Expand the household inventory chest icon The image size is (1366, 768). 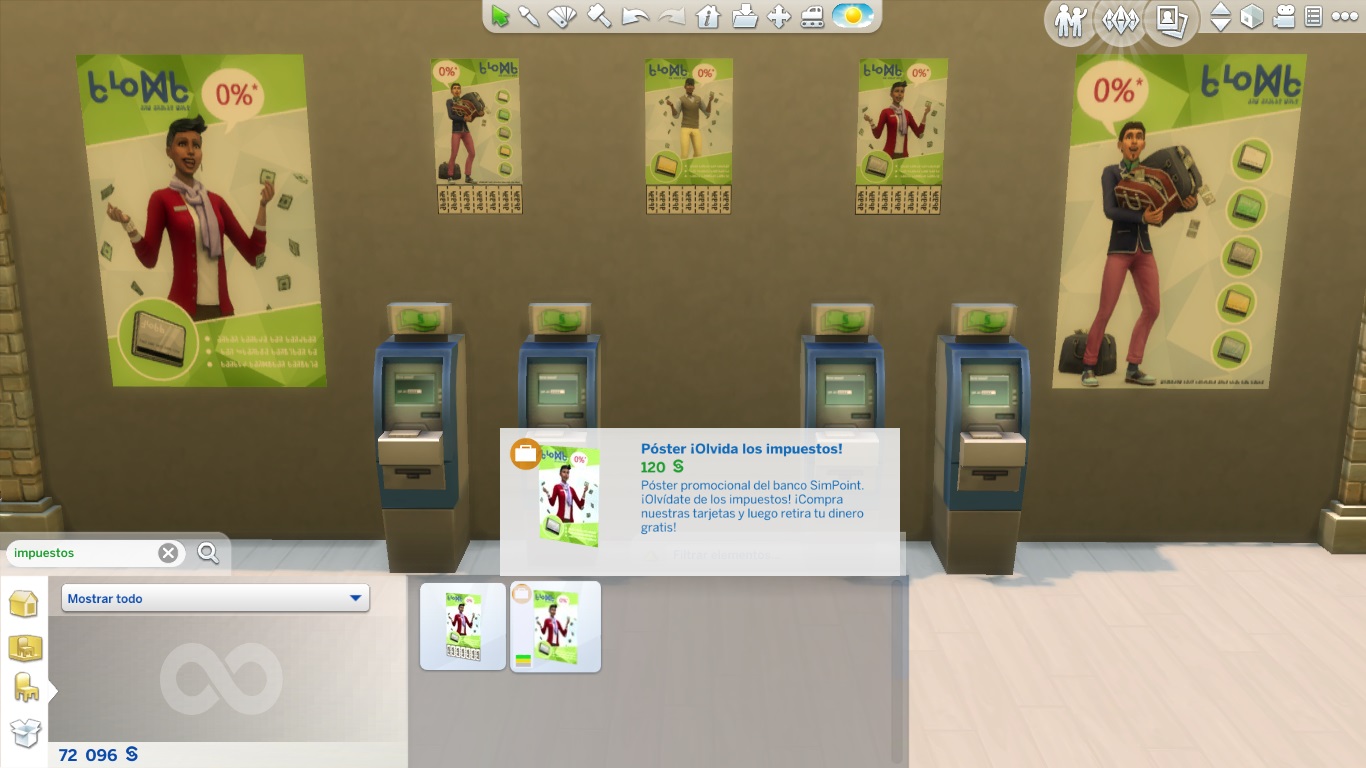click(x=25, y=732)
